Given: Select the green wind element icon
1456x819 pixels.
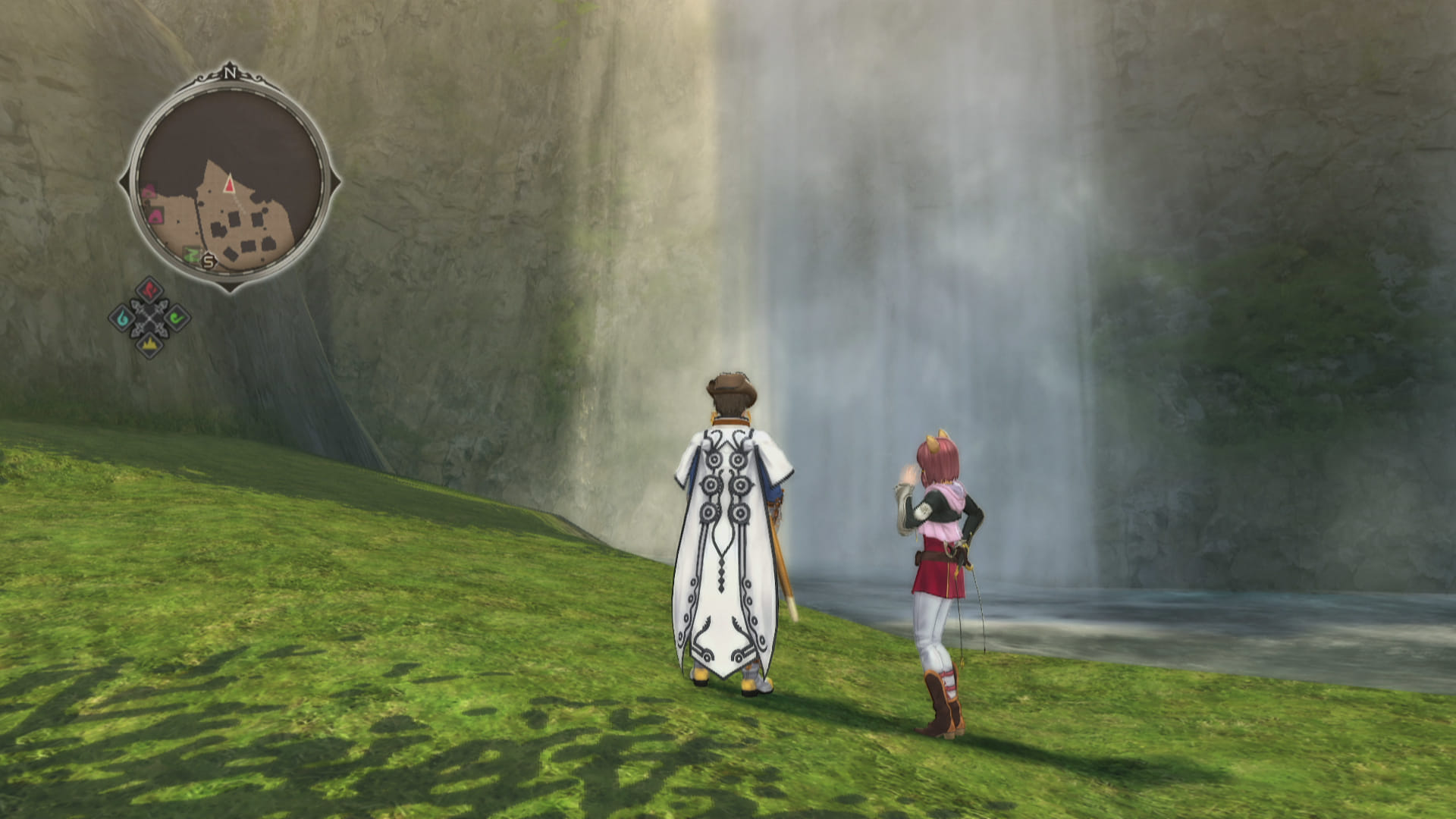Looking at the screenshot, I should pos(177,318).
